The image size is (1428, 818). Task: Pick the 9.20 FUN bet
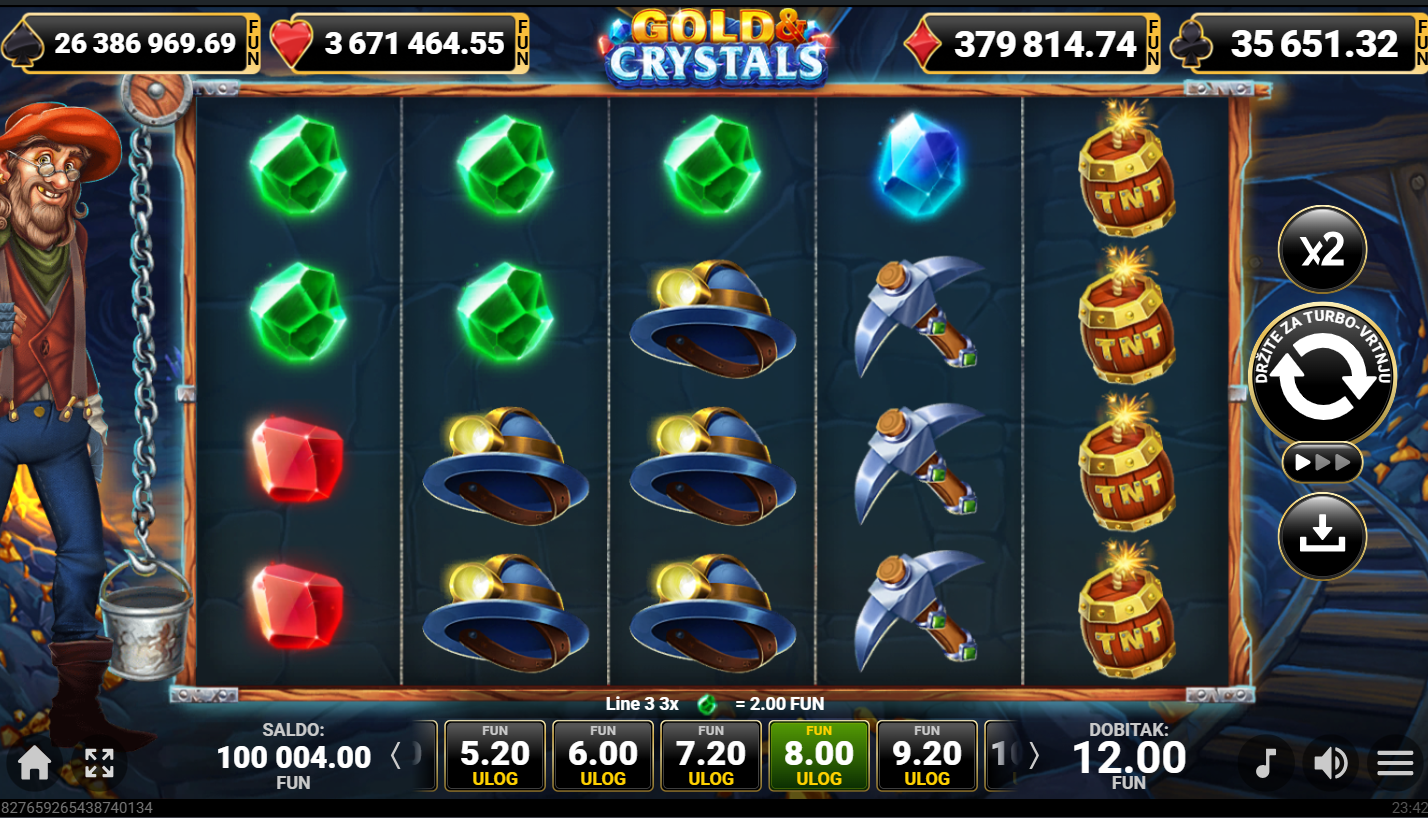click(x=927, y=756)
